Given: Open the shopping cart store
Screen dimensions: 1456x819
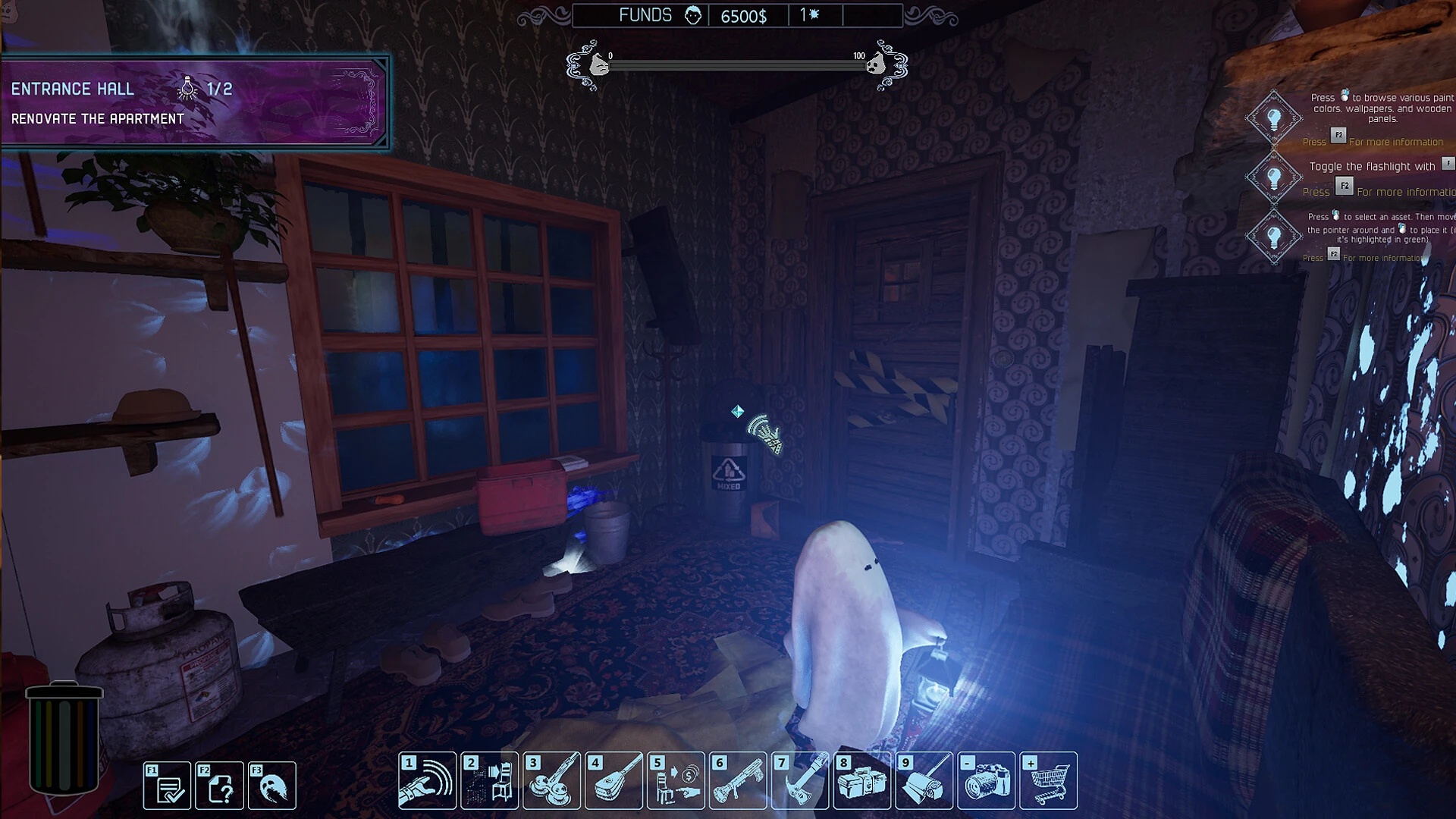Looking at the screenshot, I should point(1049,781).
